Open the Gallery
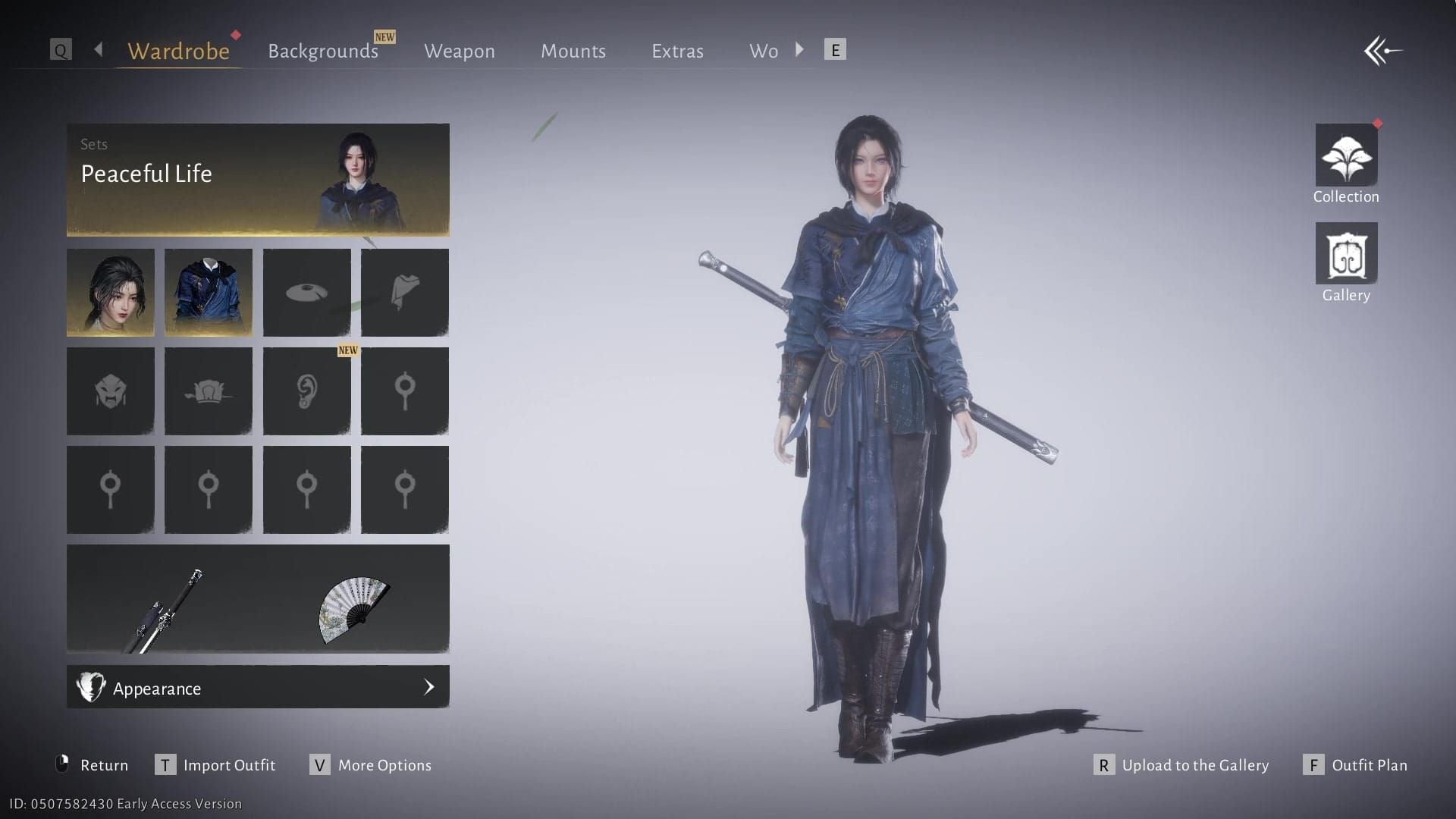Screen dimensions: 1456x819 tap(1346, 254)
